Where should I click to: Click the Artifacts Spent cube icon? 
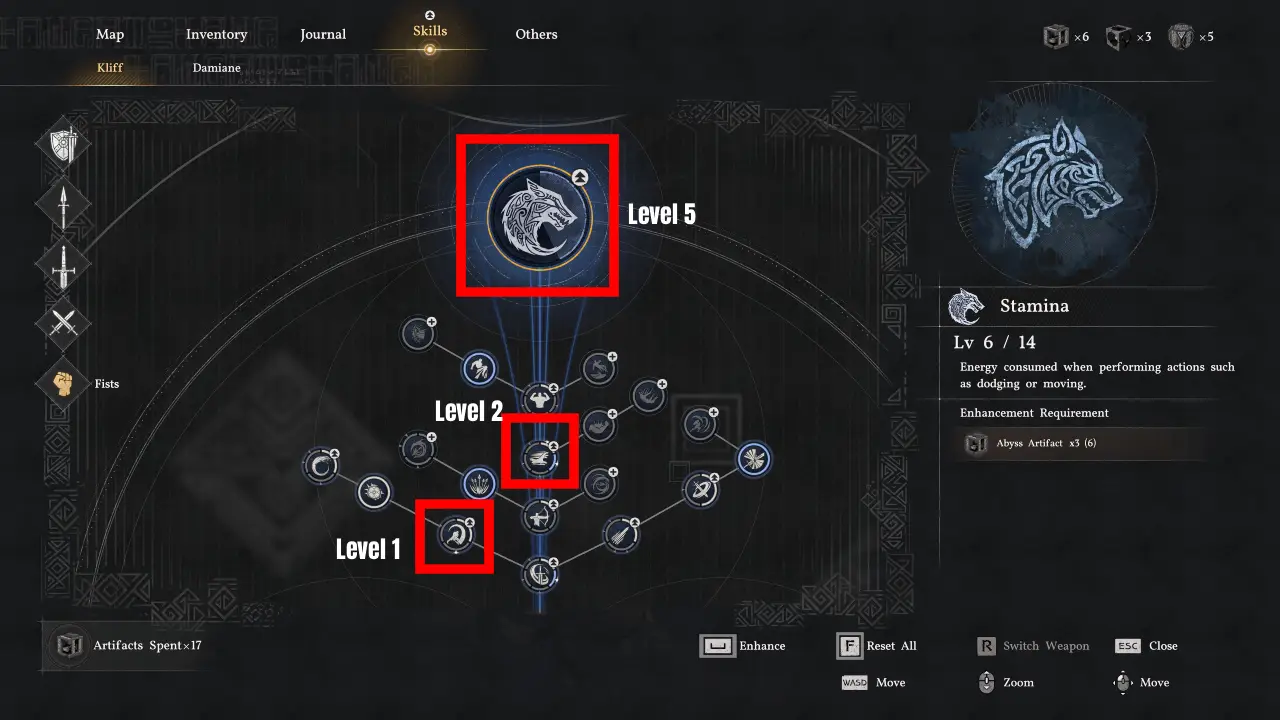pyautogui.click(x=69, y=645)
